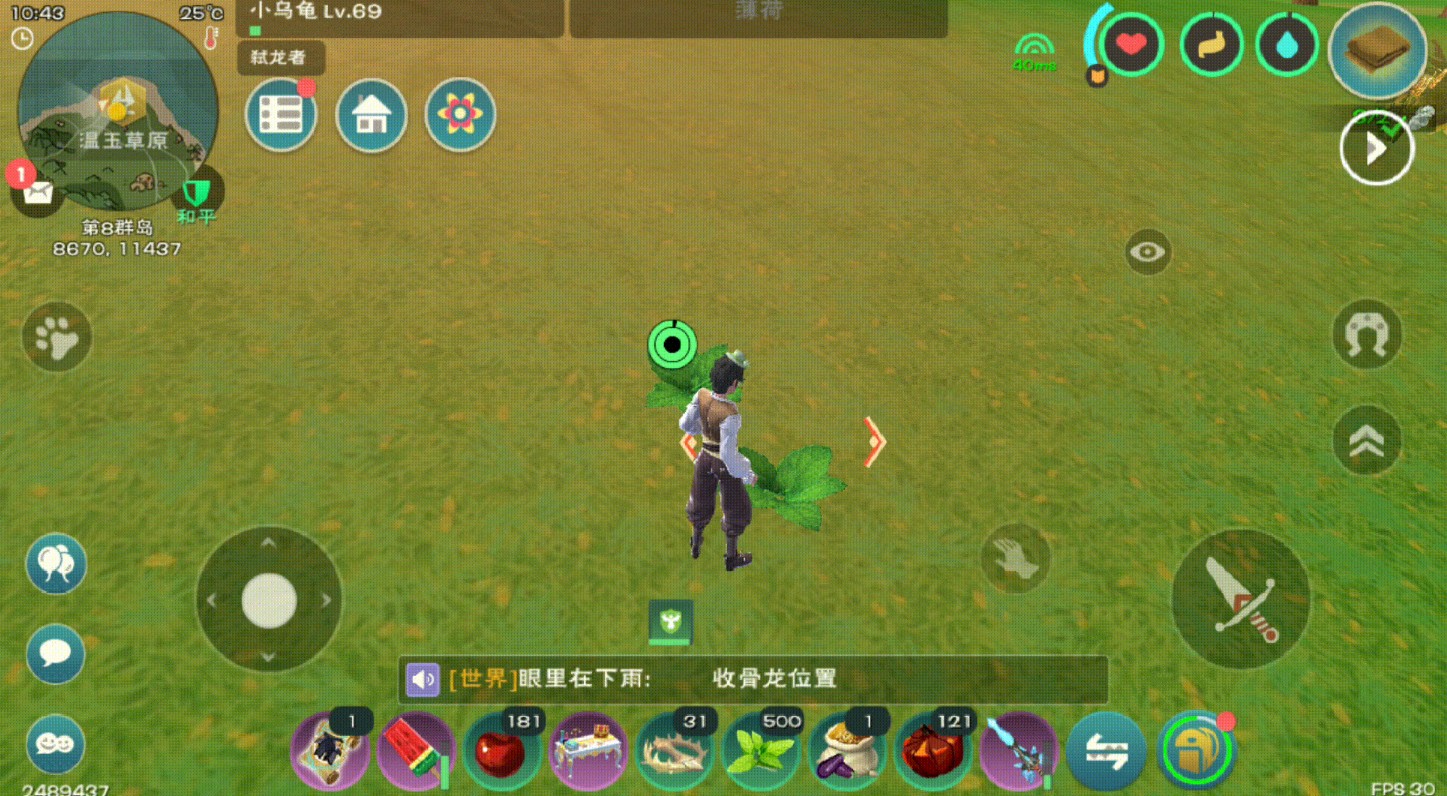Tap the balloons icon button
Viewport: 1447px width, 796px height.
click(56, 564)
